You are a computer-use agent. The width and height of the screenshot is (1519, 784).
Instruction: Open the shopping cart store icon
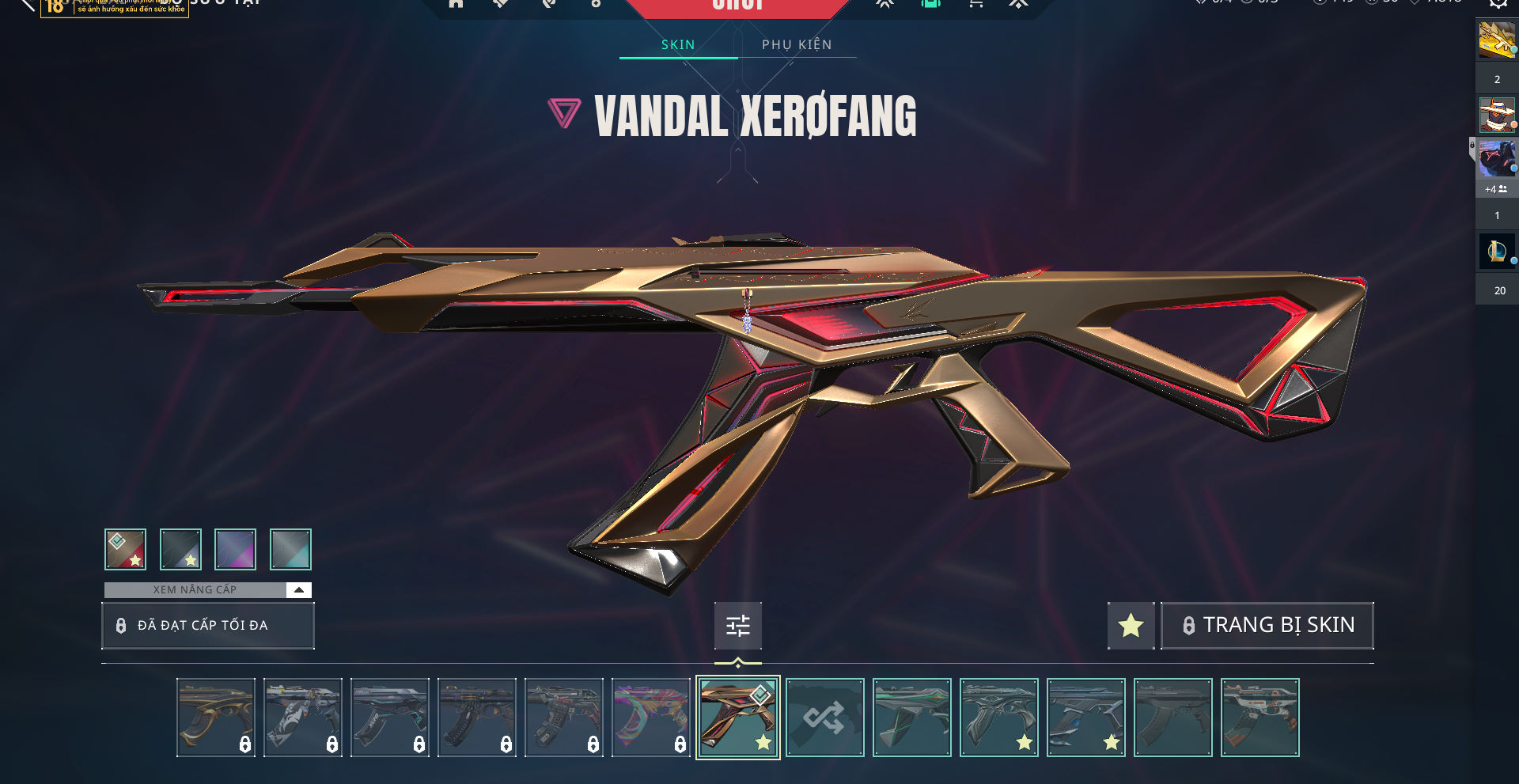coord(976,4)
